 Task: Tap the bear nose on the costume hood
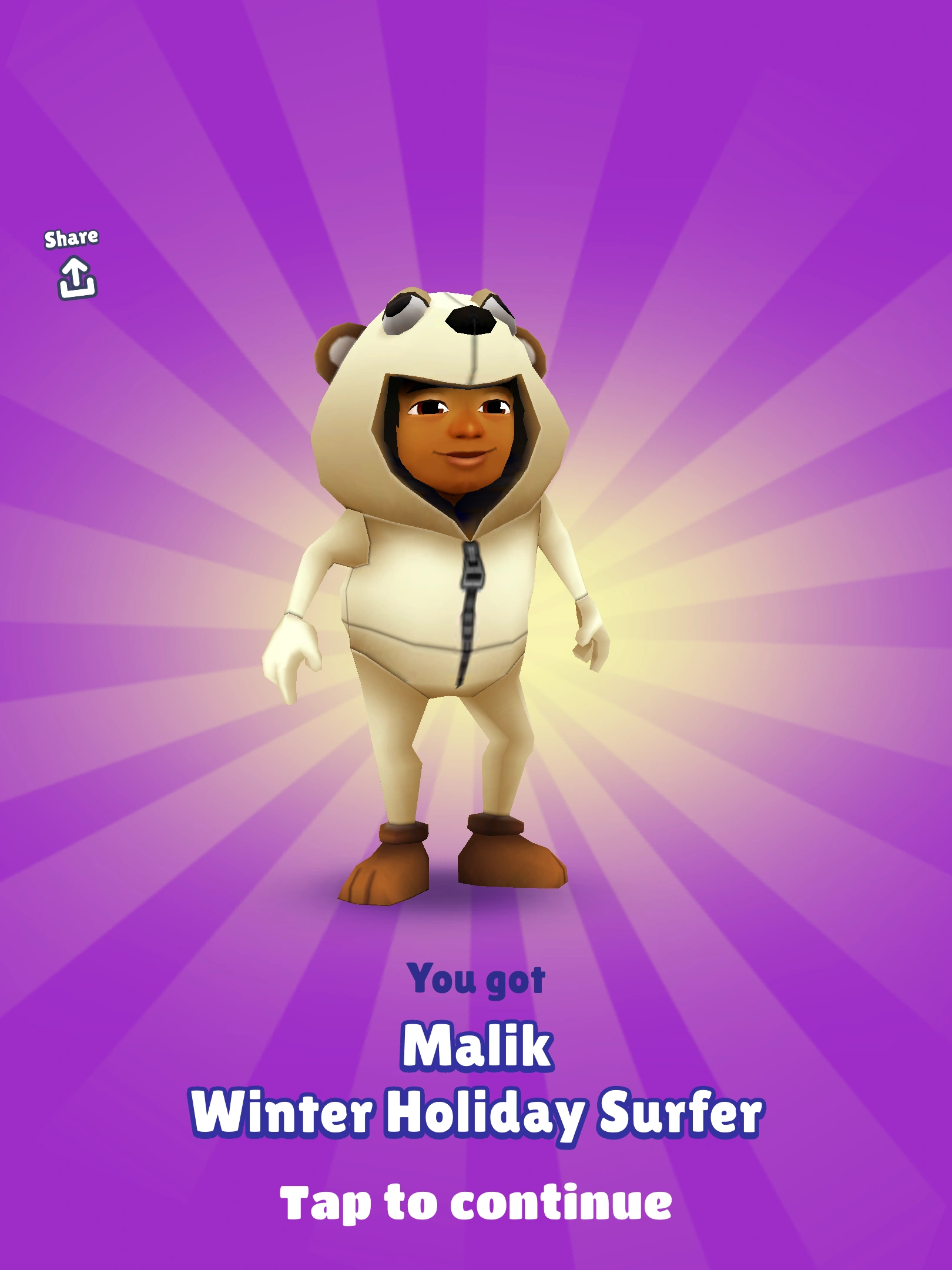click(470, 320)
